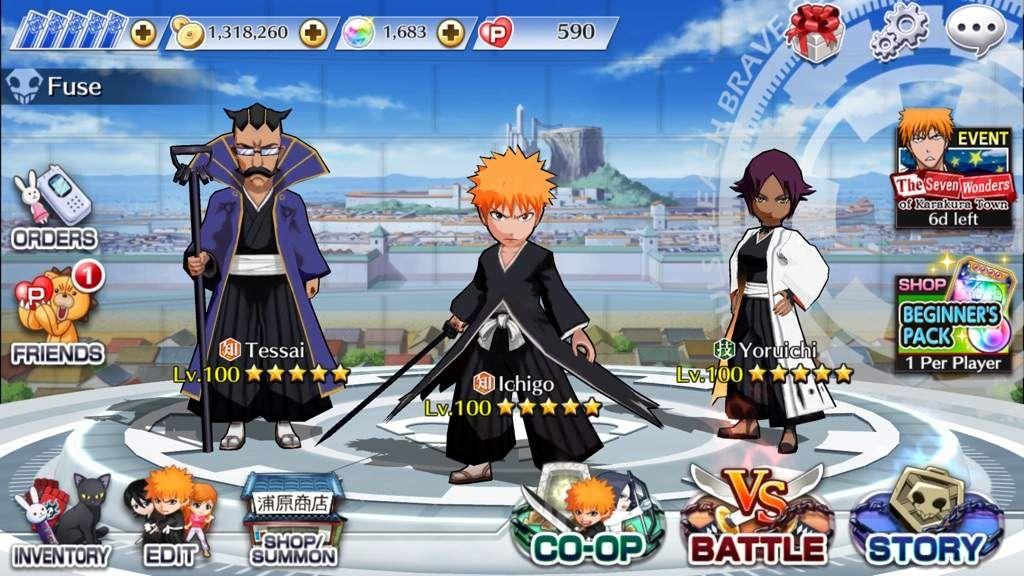Image resolution: width=1024 pixels, height=576 pixels.
Task: Buy more spirit orbs with plus button
Action: point(451,33)
